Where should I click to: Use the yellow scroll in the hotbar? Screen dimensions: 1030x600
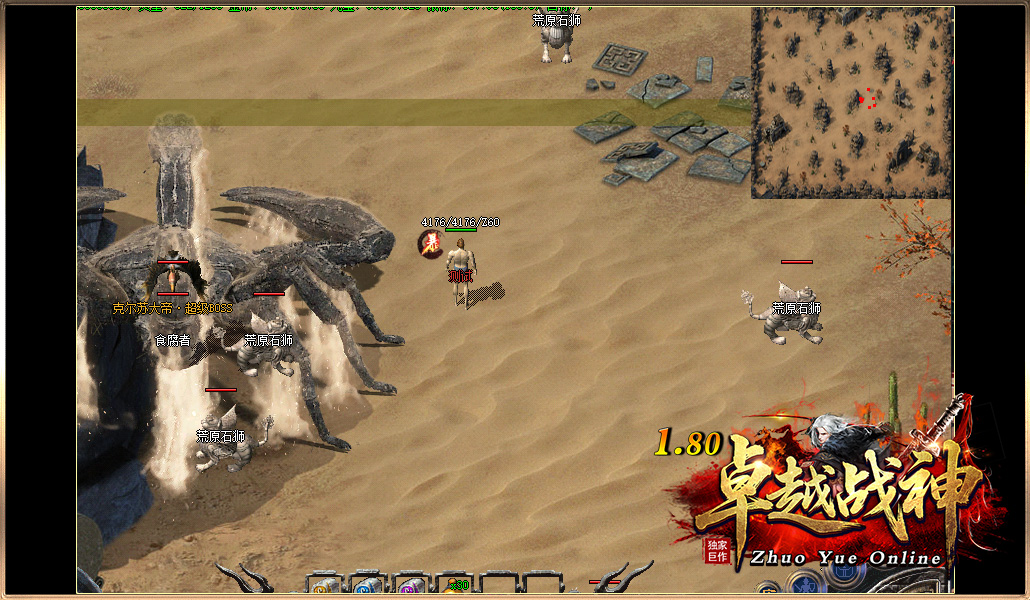click(x=324, y=587)
